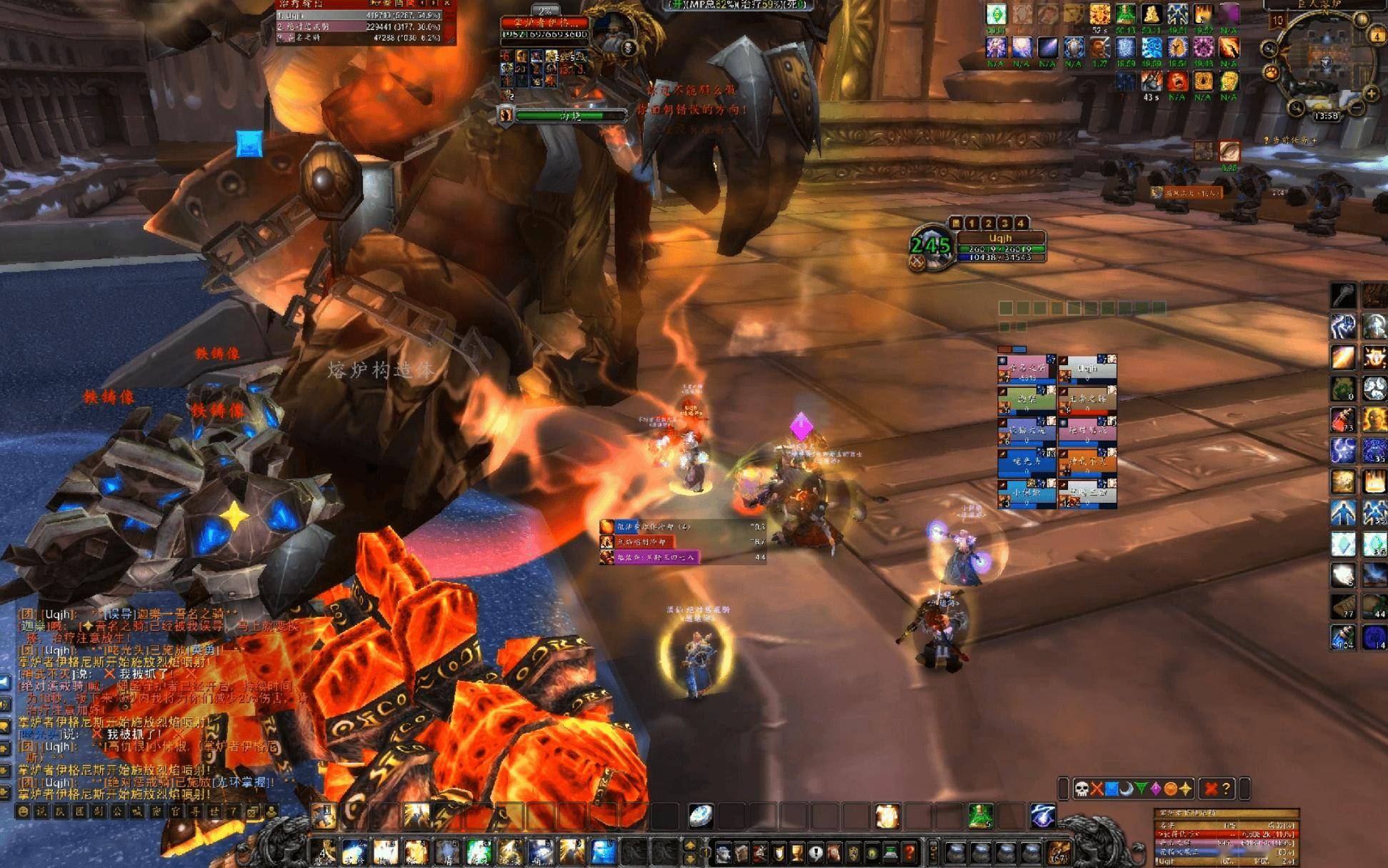Select the orange raid frame member
Image resolution: width=1388 pixels, height=868 pixels.
click(1088, 462)
